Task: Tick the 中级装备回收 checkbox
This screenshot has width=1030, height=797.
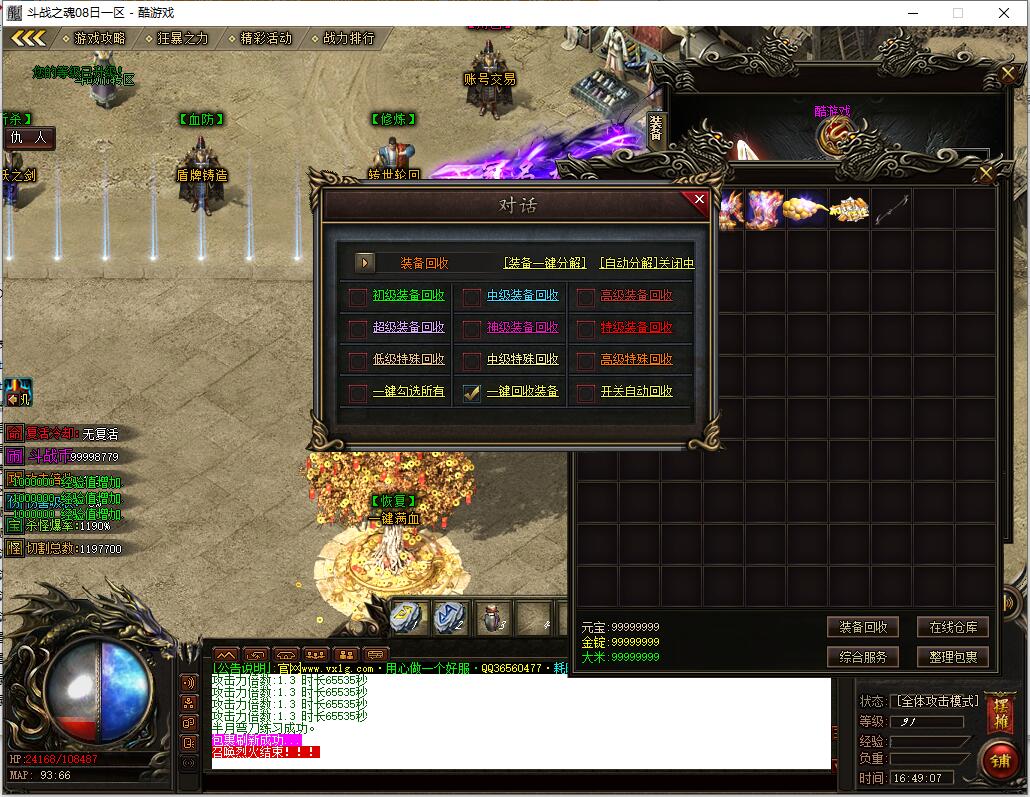Action: [x=472, y=296]
